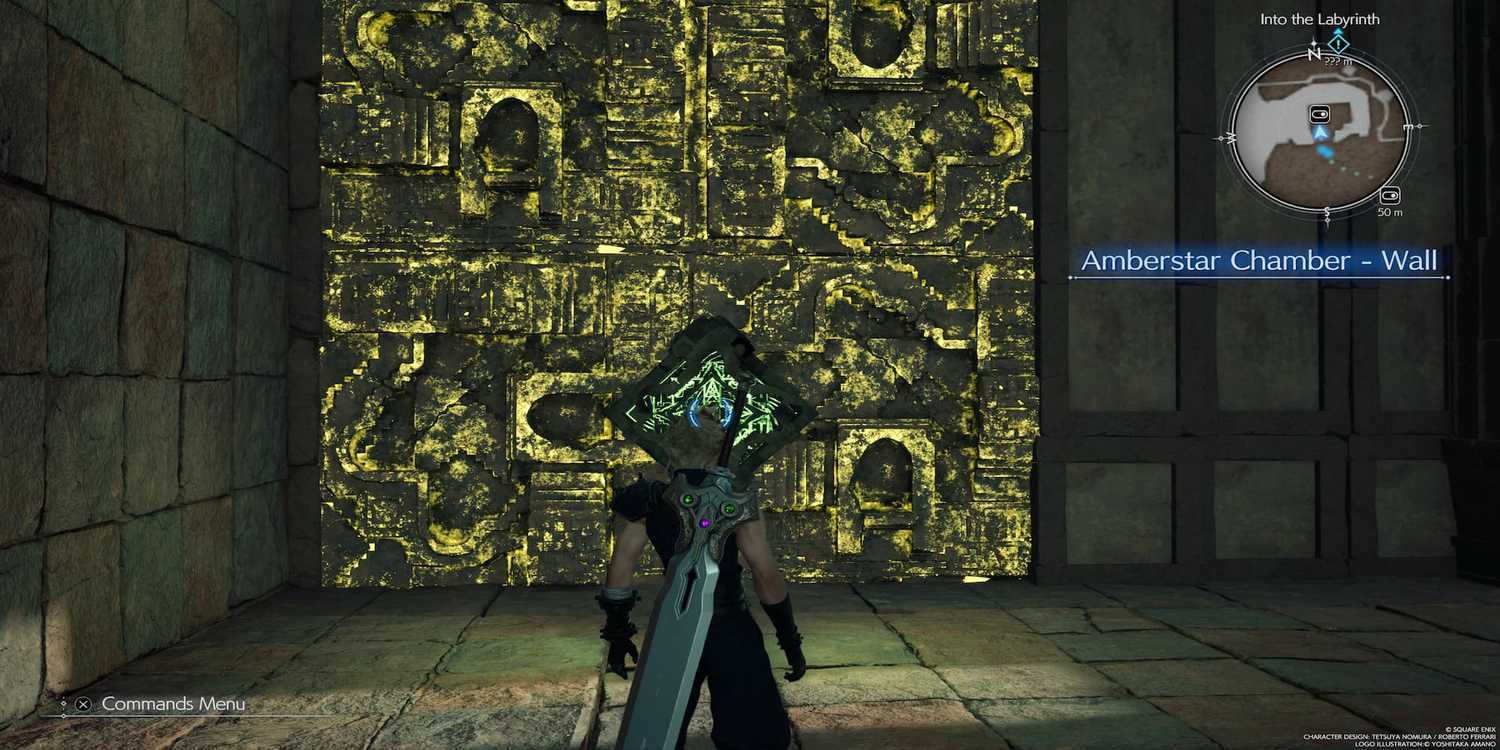The height and width of the screenshot is (750, 1500).
Task: Click the diamond bullet left of Commands Menu
Action: (64, 704)
